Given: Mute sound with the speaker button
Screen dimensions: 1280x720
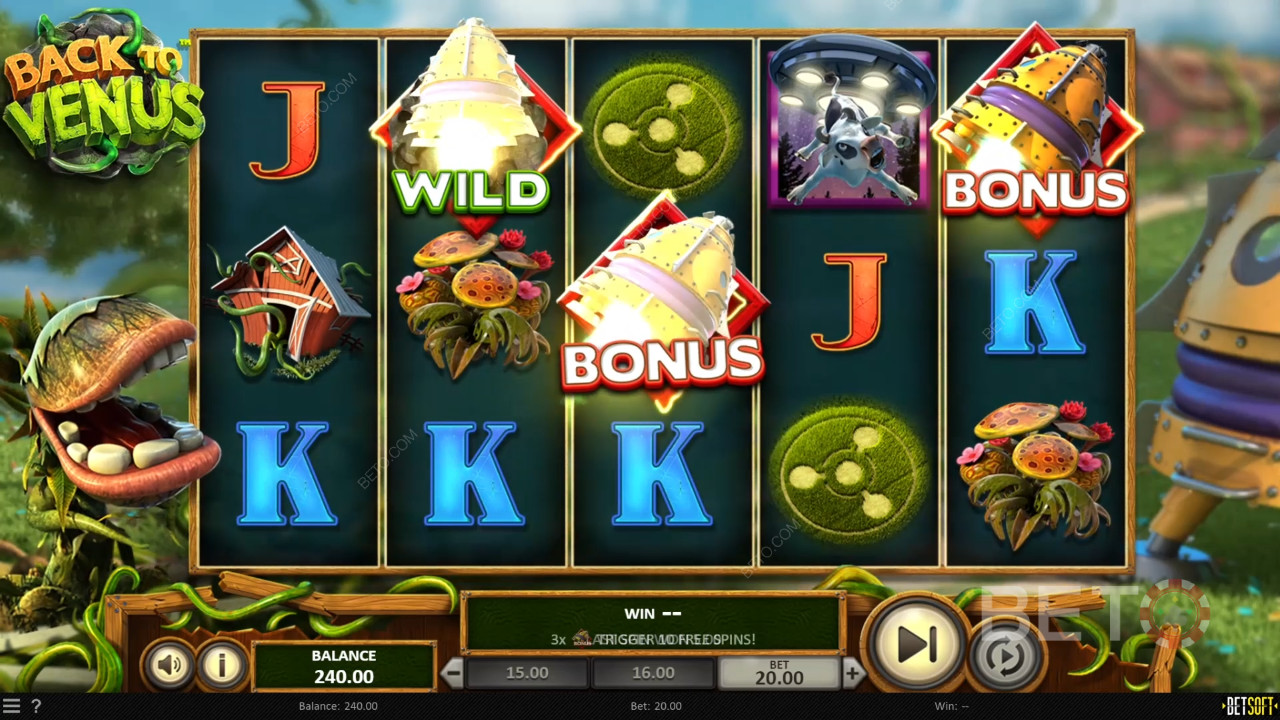Looking at the screenshot, I should (168, 665).
